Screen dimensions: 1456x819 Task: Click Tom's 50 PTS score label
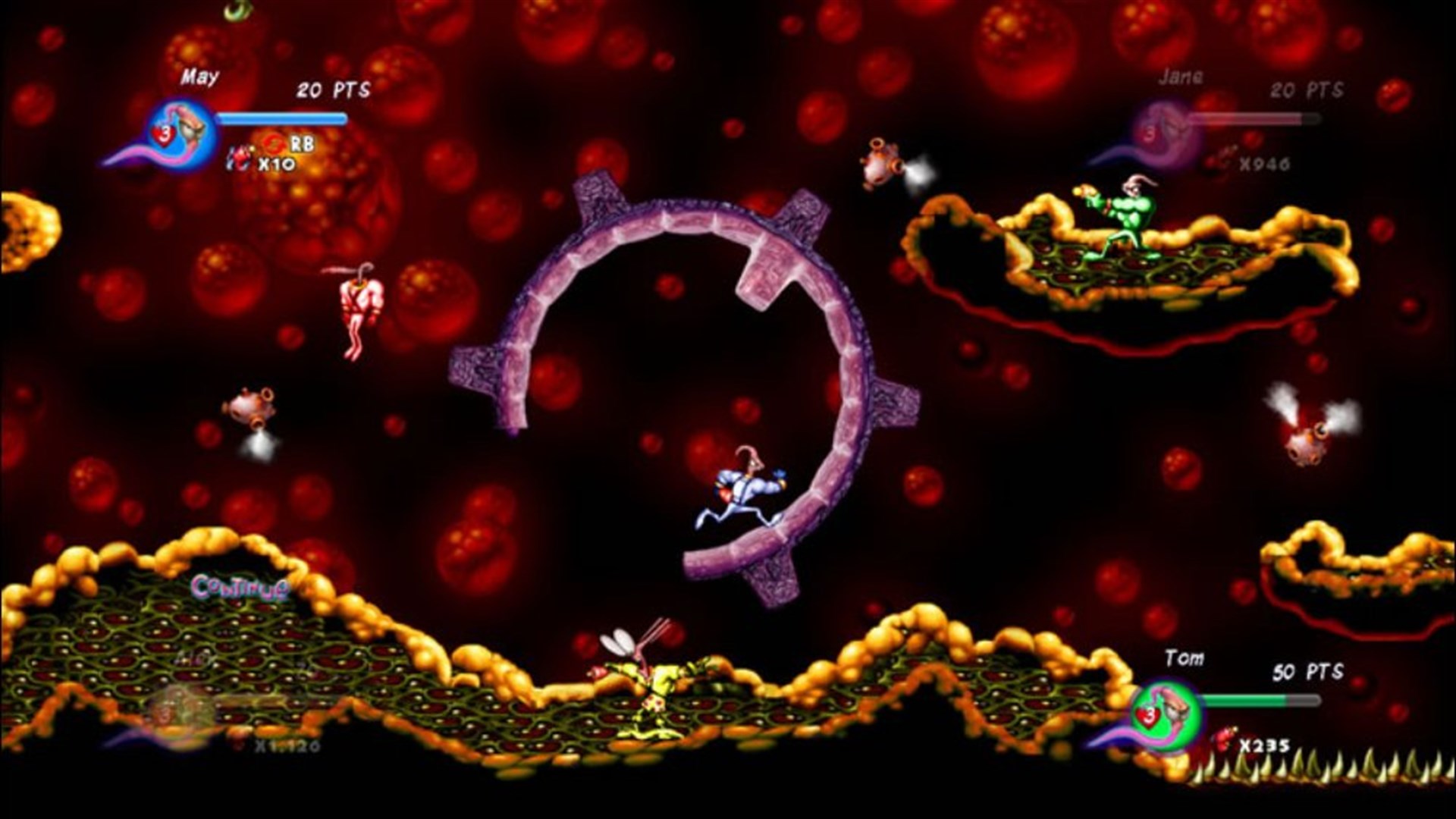point(1307,670)
